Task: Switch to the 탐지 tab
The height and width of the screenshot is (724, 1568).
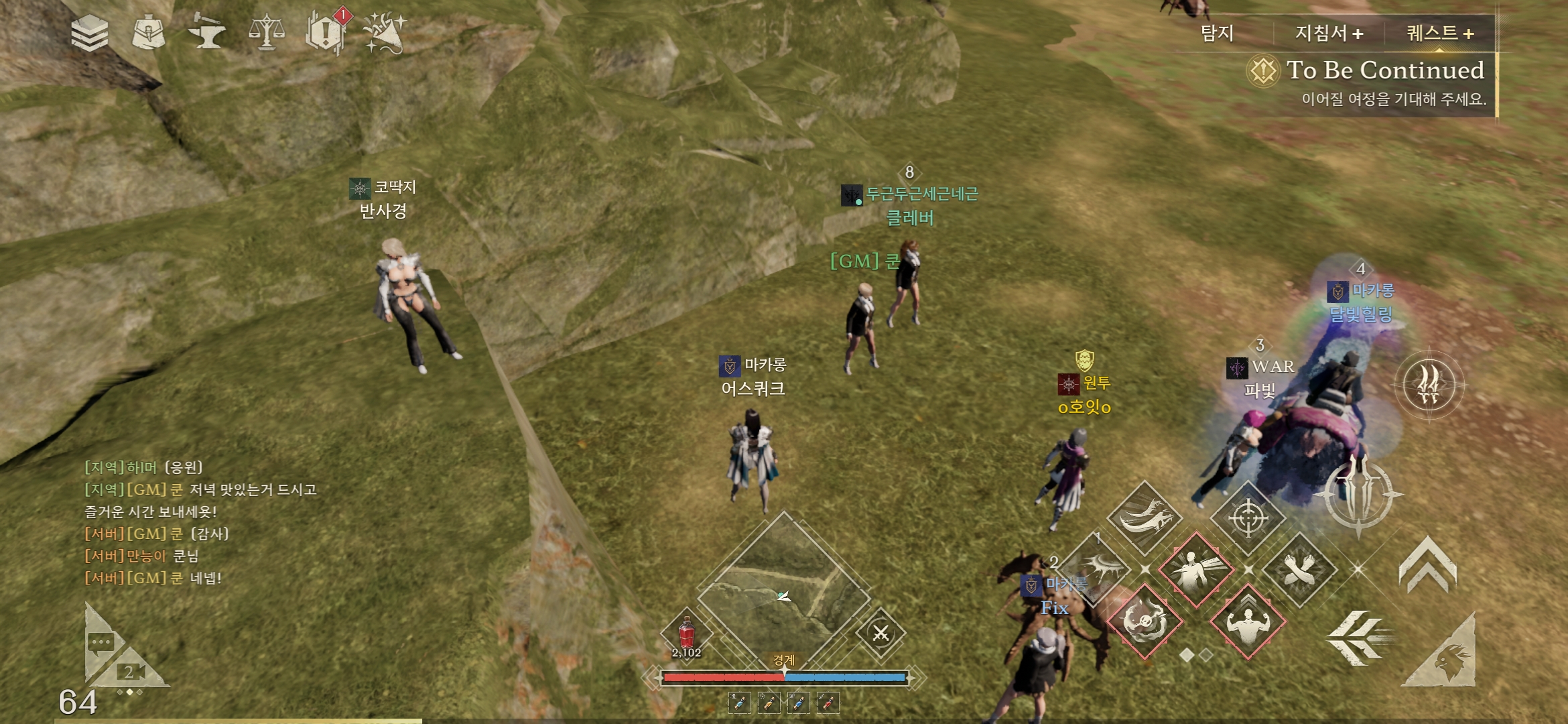Action: pos(1217,34)
